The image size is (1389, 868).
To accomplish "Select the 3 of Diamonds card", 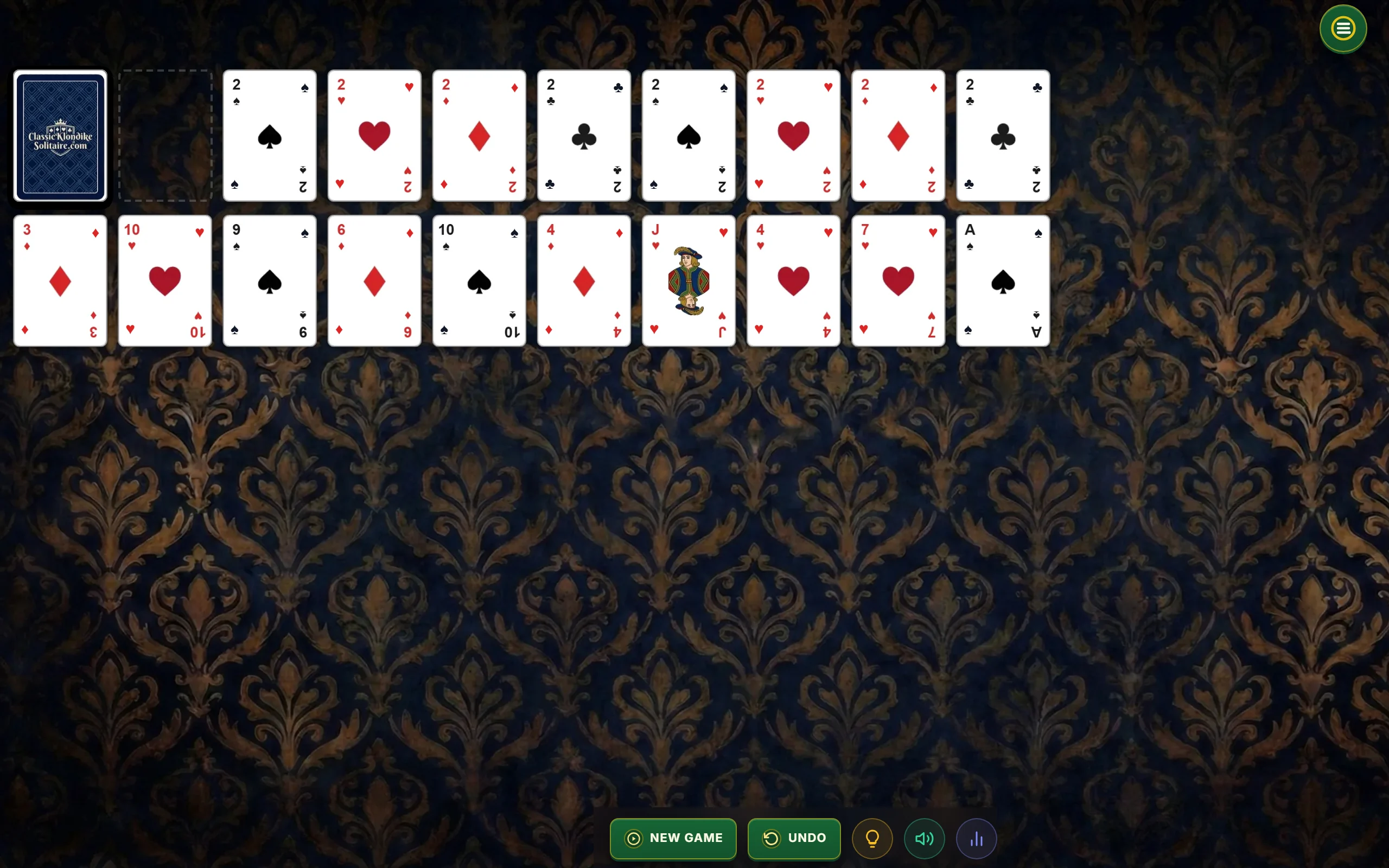I will [x=60, y=280].
